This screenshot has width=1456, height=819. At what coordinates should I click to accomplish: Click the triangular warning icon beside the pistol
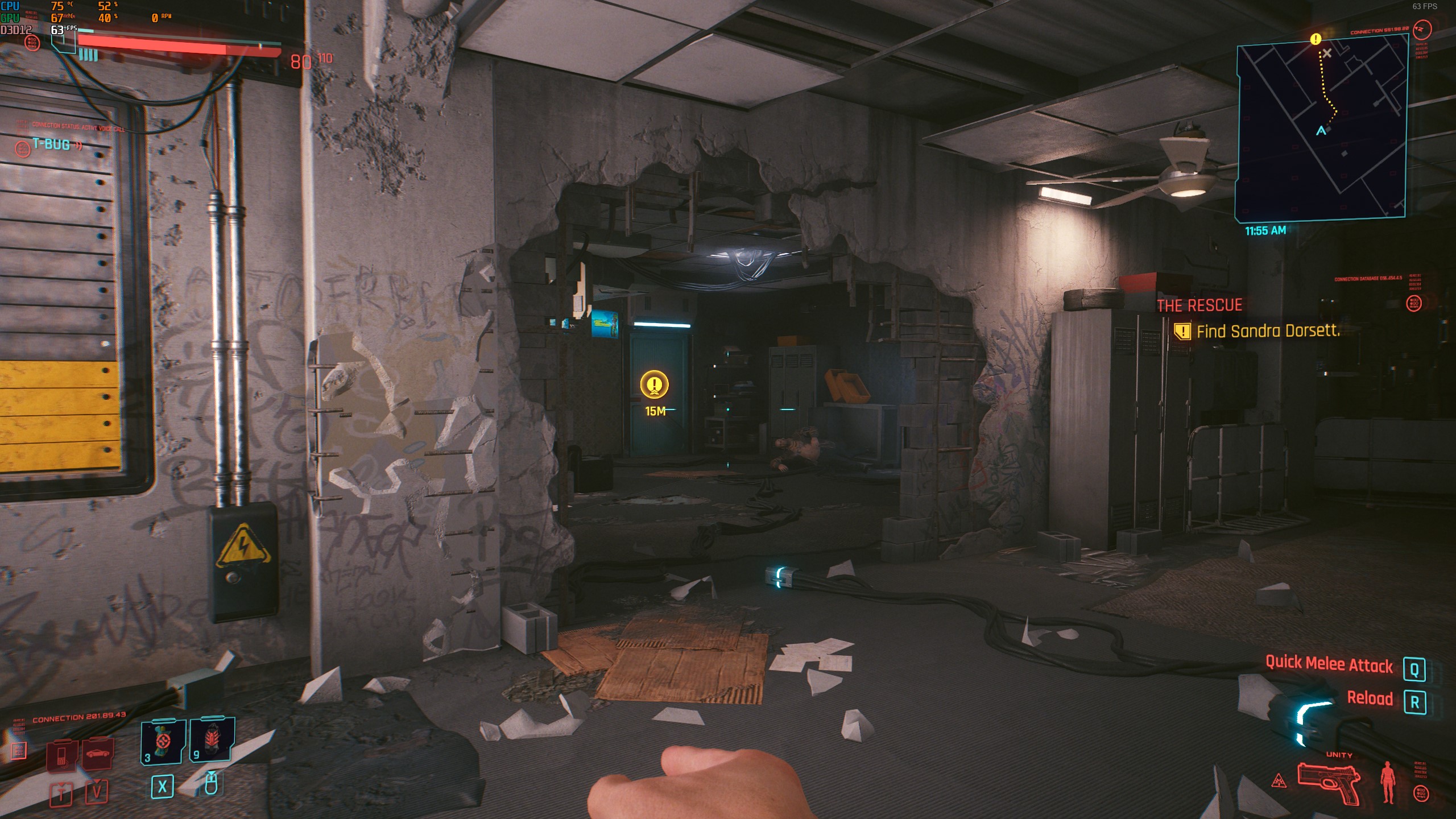(x=1279, y=781)
